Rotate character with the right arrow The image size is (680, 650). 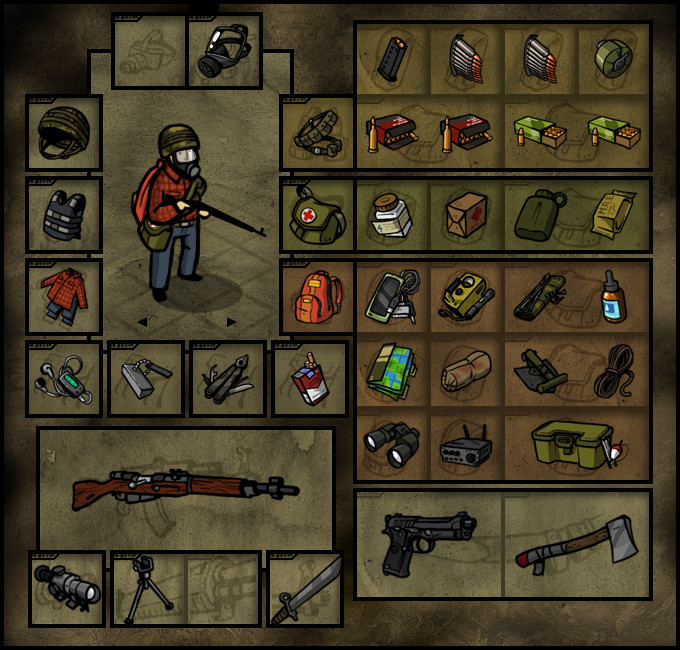click(232, 322)
